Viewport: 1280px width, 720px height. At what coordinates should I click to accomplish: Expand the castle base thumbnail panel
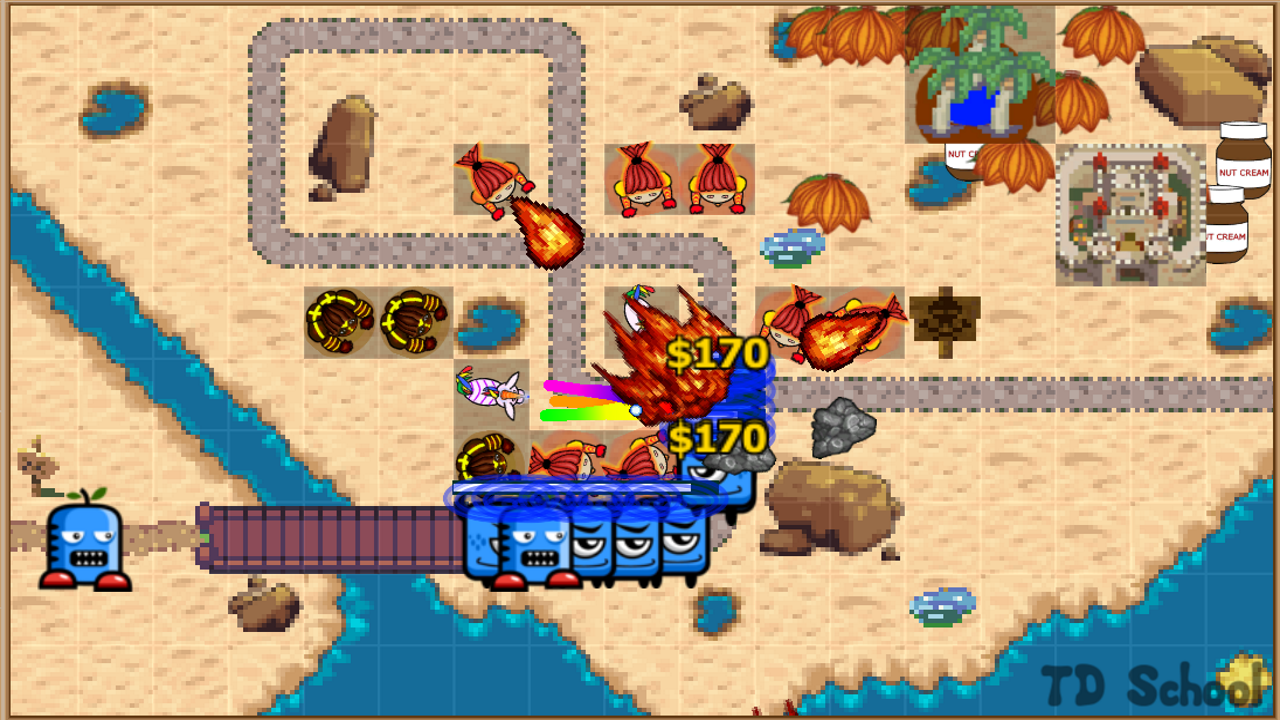pyautogui.click(x=1128, y=213)
